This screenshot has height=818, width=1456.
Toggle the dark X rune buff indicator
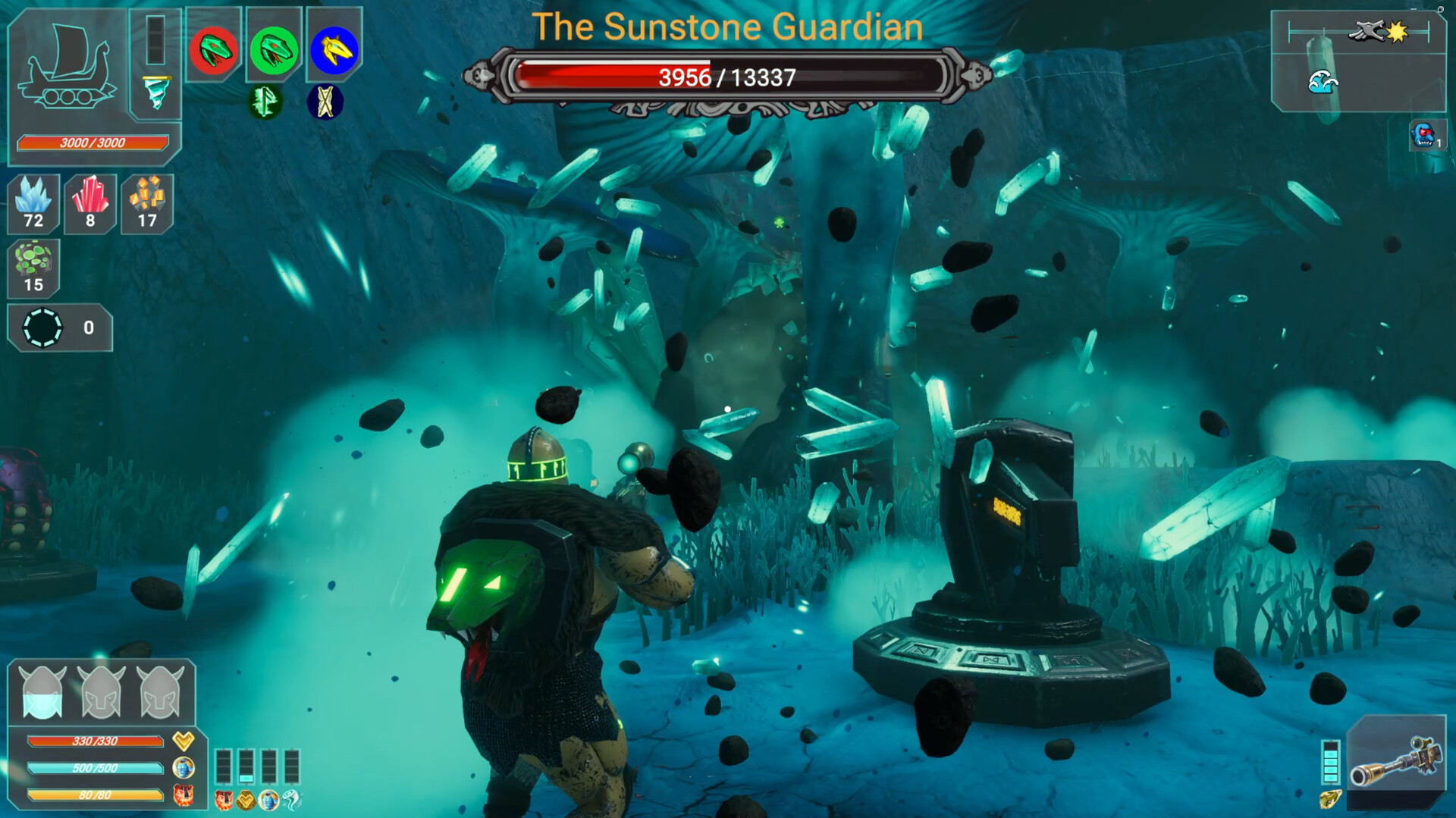(x=326, y=101)
